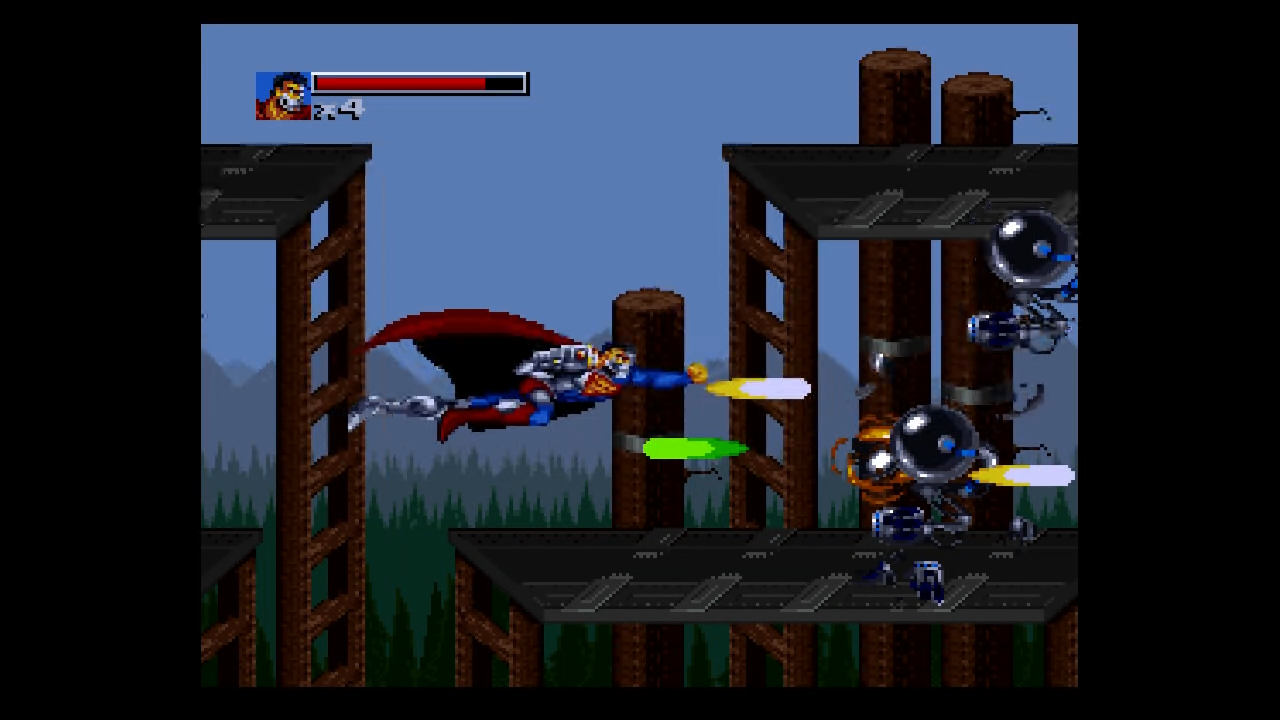Click the health bar in the HUD

pos(420,83)
